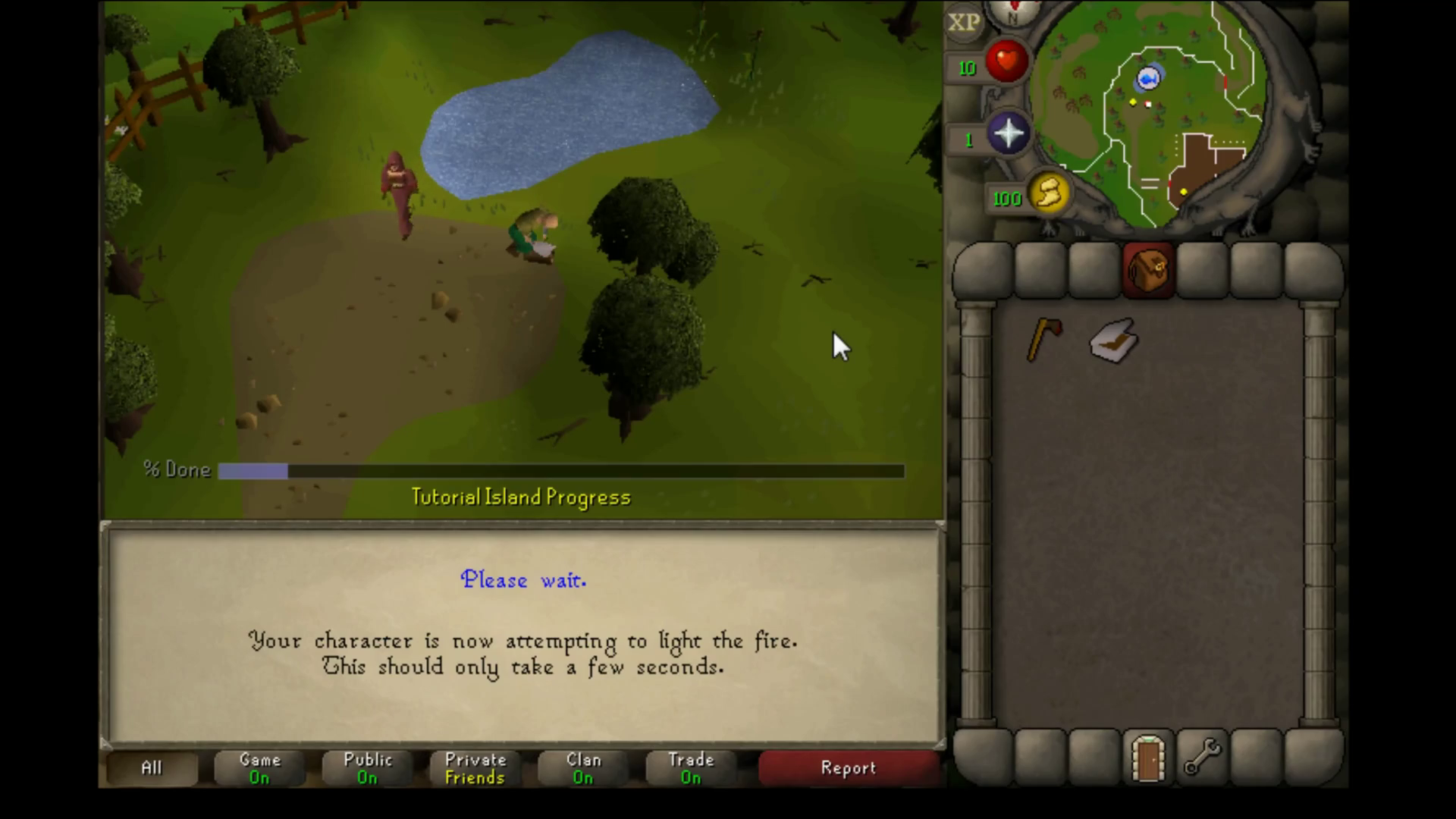Click the prayer orb showing level 1
The height and width of the screenshot is (819, 1456).
(1009, 134)
